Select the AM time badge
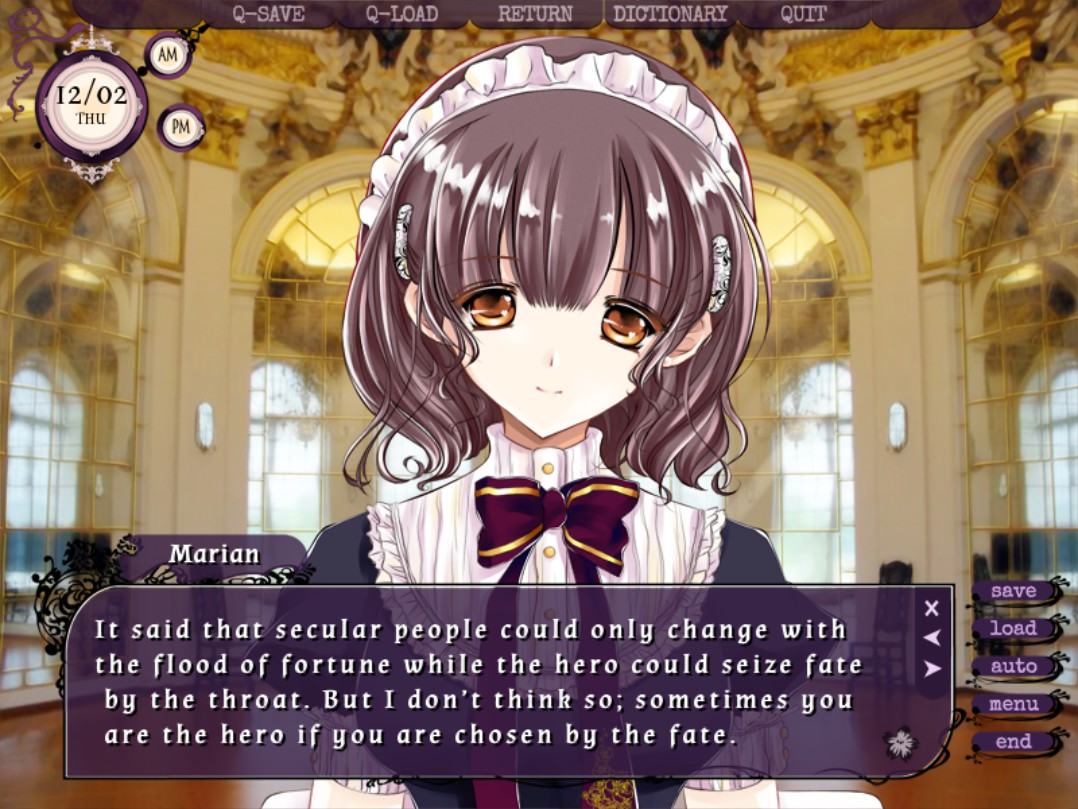Viewport: 1078px width, 809px height. [x=168, y=55]
